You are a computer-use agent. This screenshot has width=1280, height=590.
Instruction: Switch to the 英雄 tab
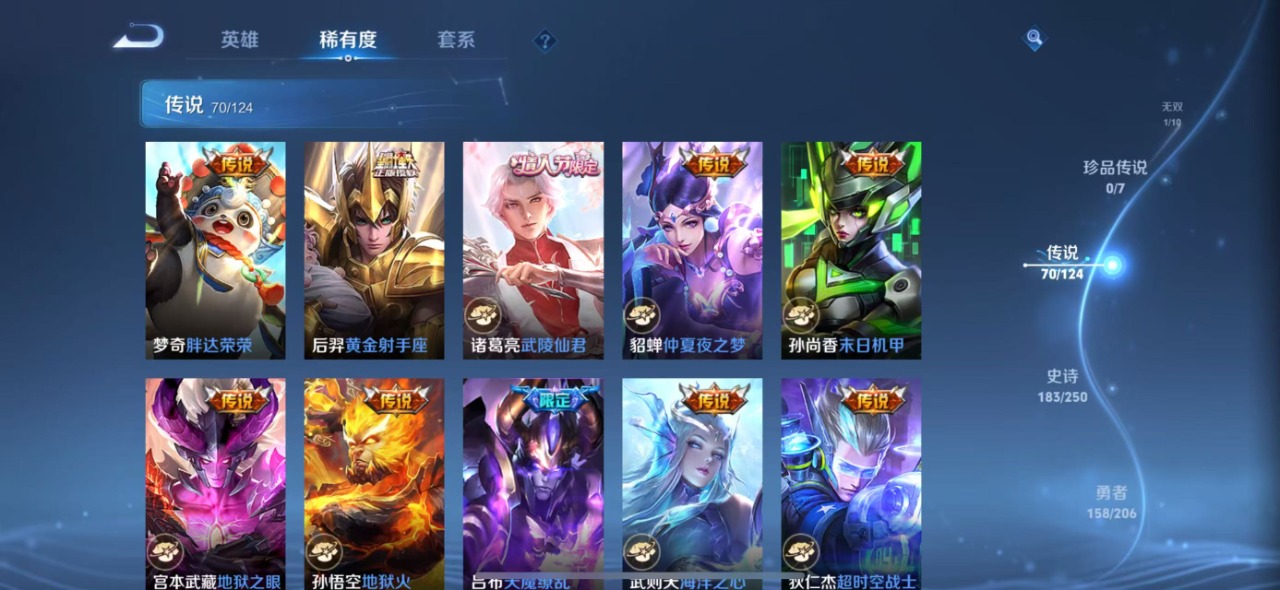tap(240, 40)
